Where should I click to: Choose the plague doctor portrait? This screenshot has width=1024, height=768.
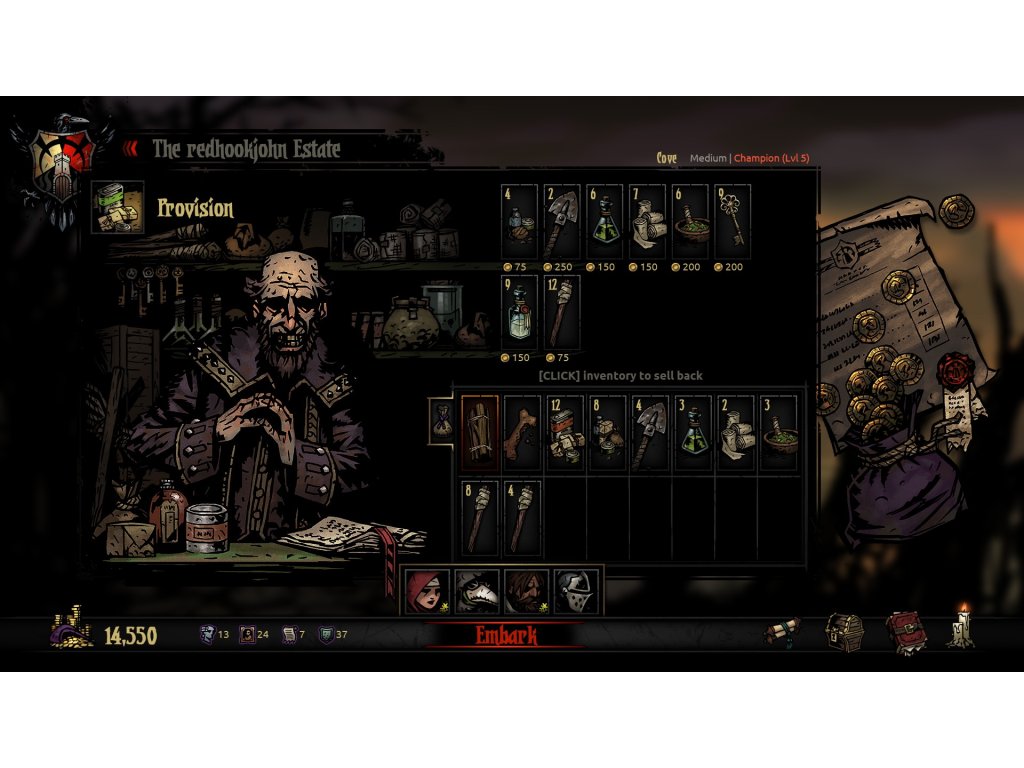click(474, 591)
